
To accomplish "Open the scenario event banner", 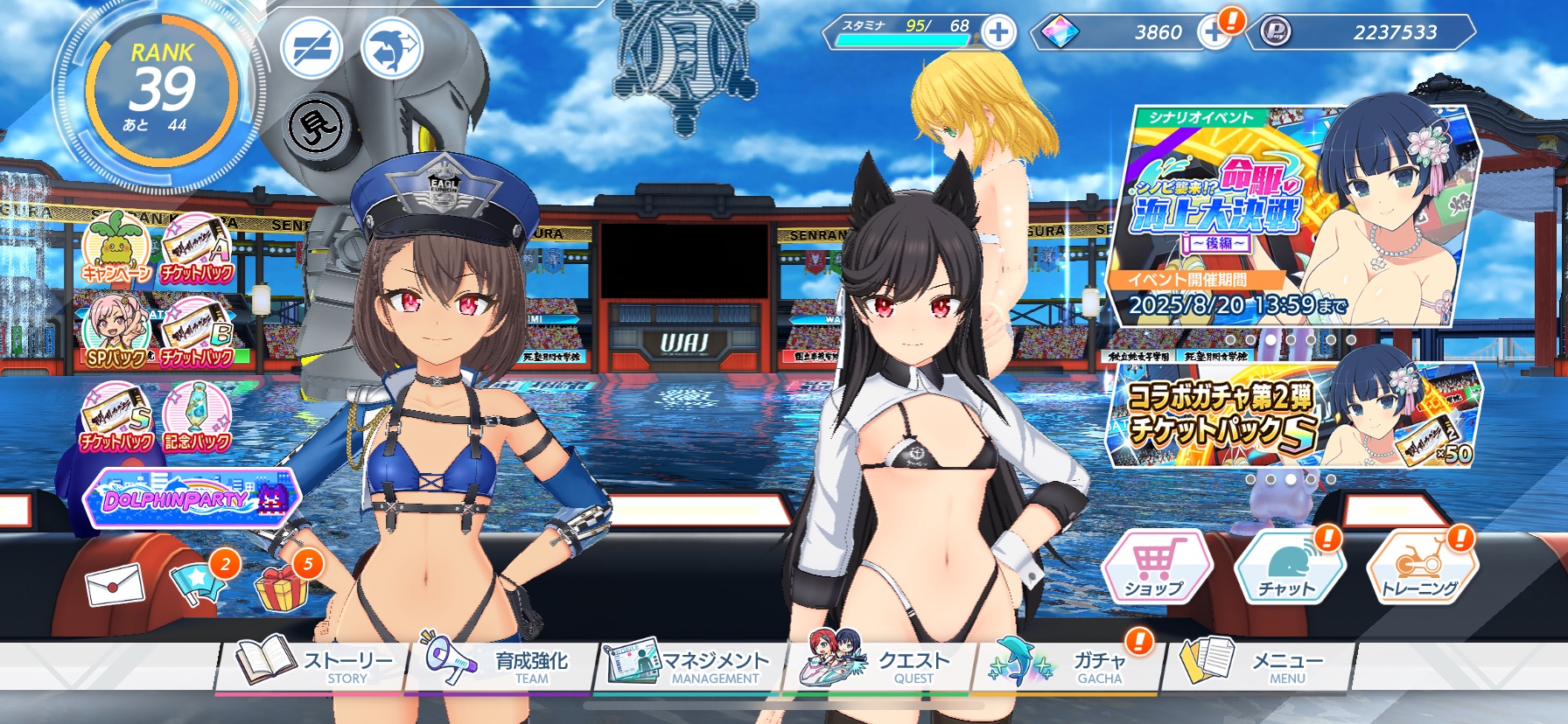I will pyautogui.click(x=1293, y=214).
